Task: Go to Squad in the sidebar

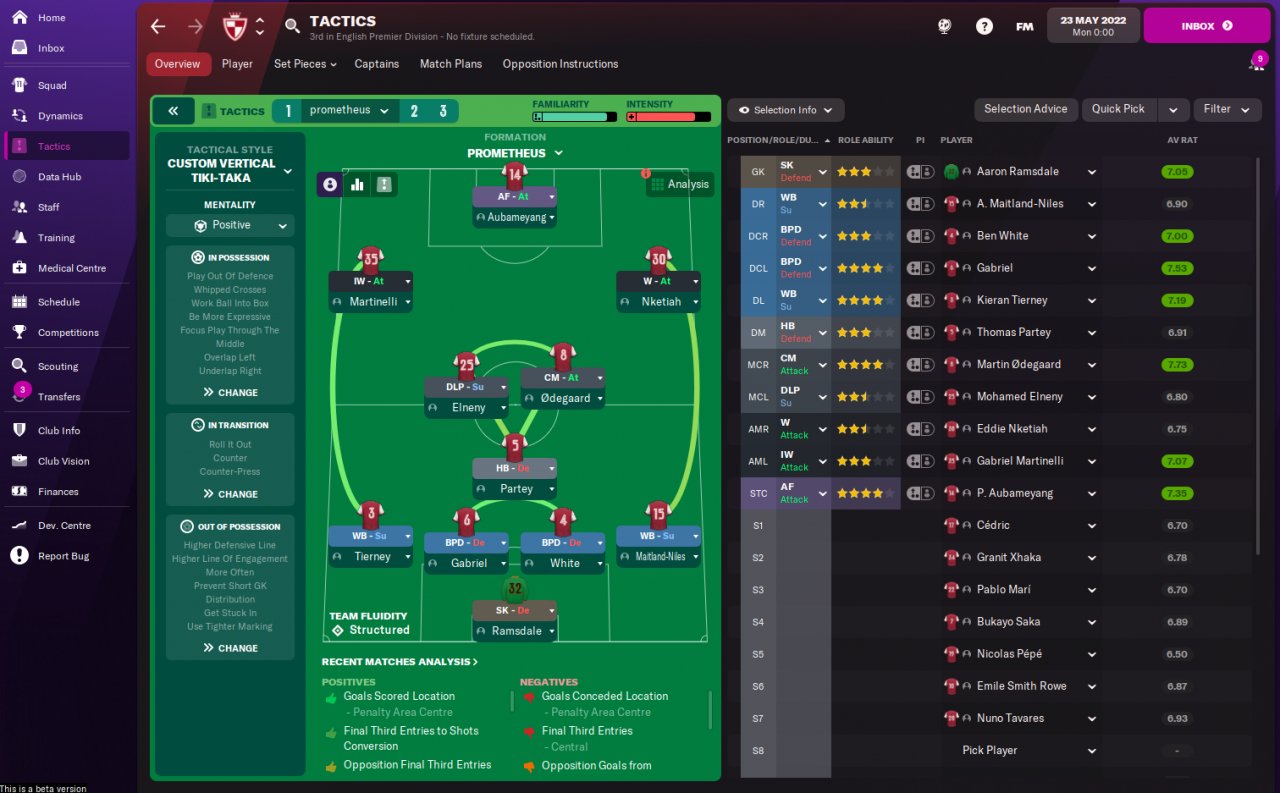Action: coord(52,85)
